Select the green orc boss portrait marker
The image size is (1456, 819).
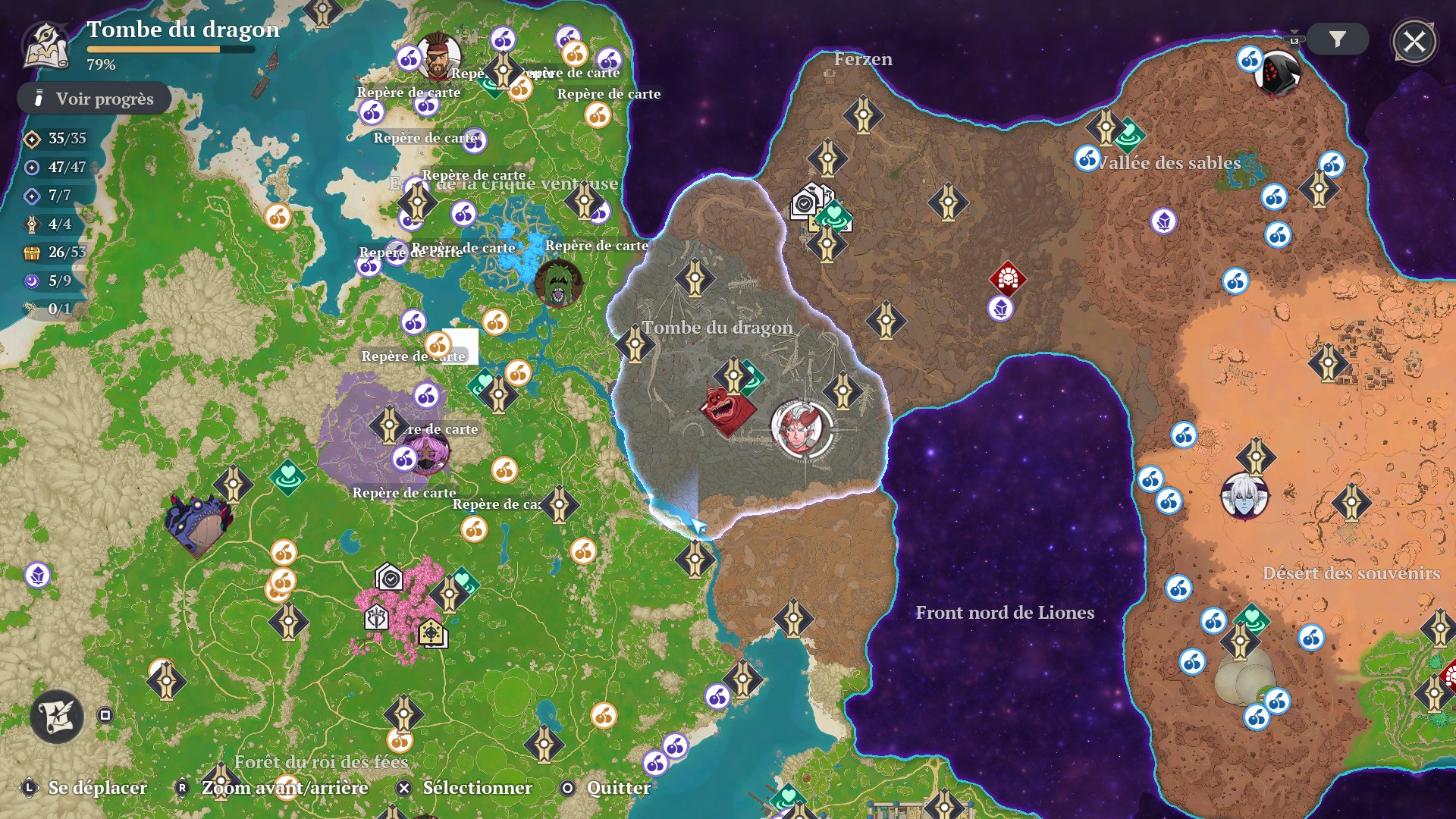tap(558, 283)
